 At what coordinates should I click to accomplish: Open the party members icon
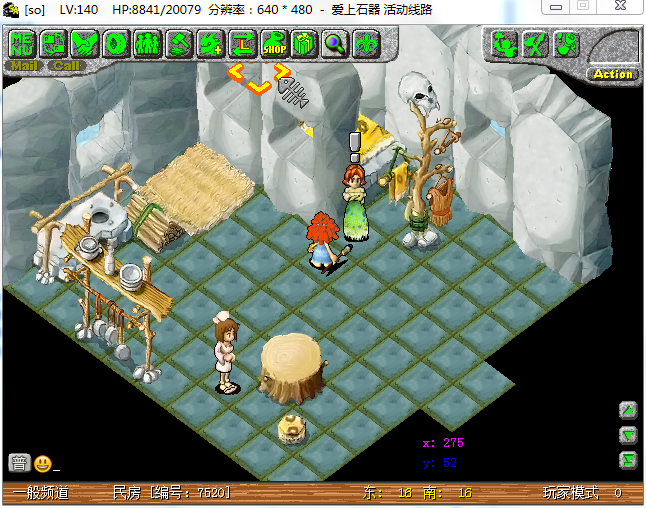point(147,44)
